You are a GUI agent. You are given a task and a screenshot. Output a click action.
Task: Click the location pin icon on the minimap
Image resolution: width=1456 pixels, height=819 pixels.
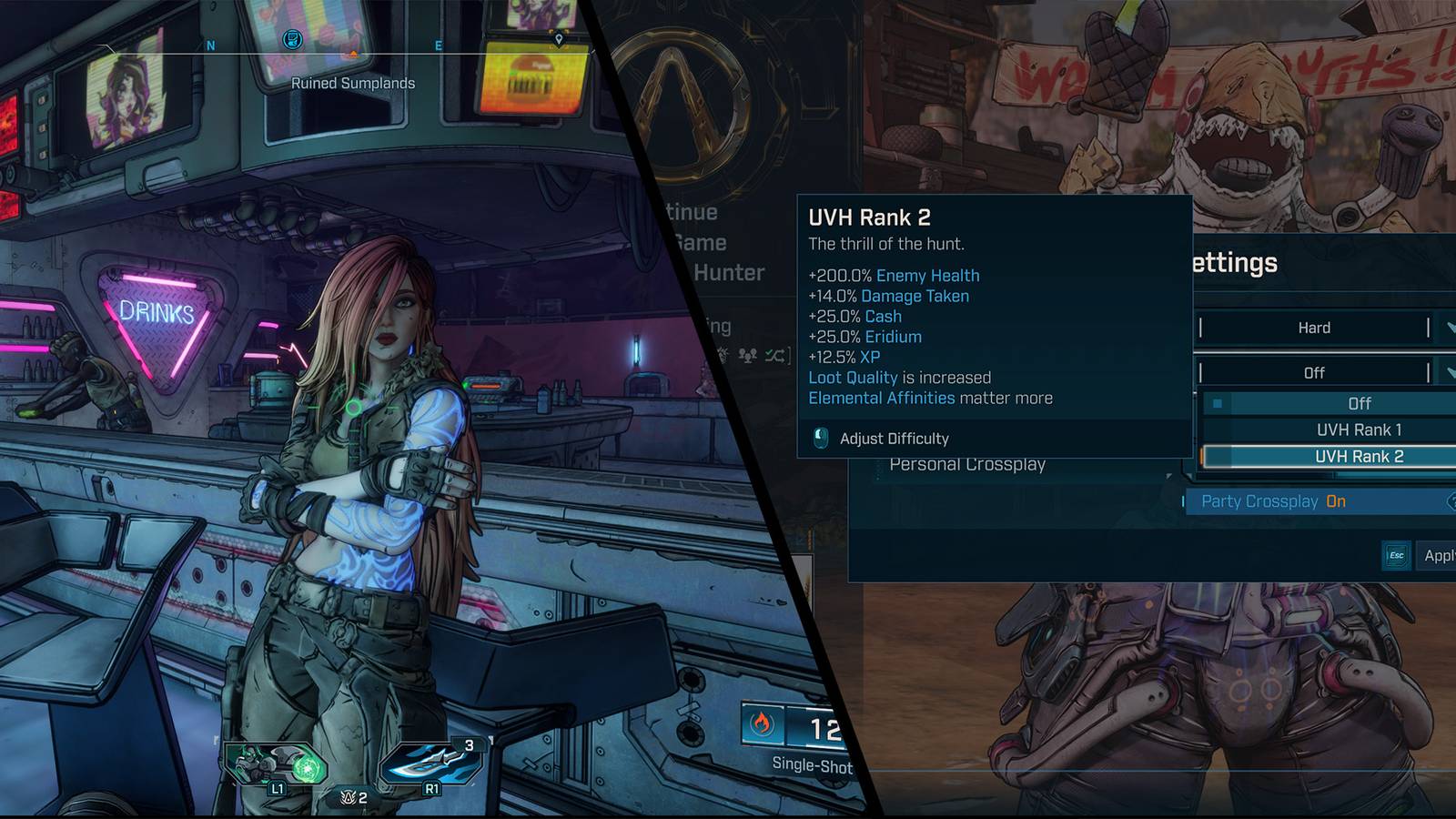click(x=558, y=40)
